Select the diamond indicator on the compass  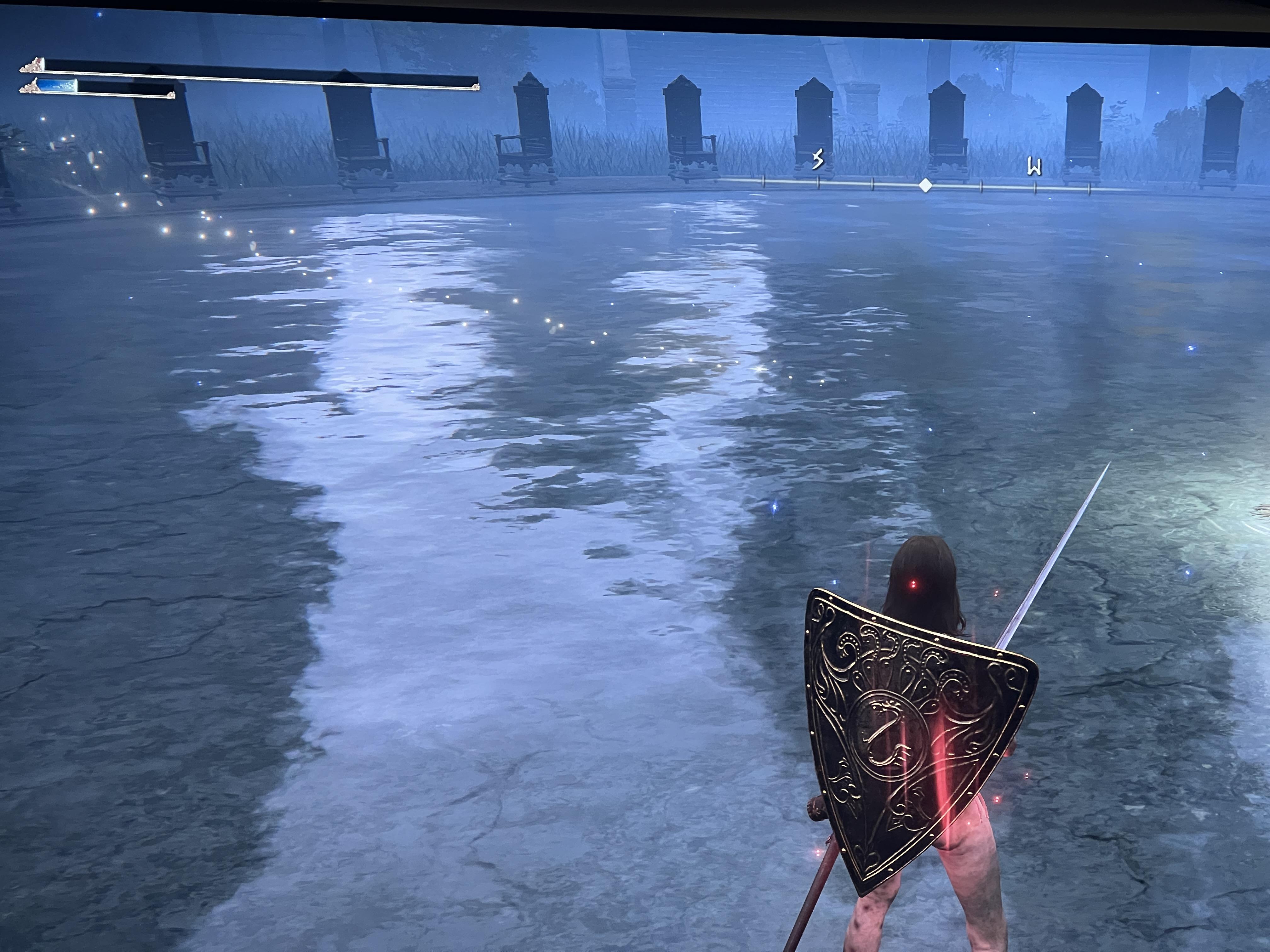(925, 185)
